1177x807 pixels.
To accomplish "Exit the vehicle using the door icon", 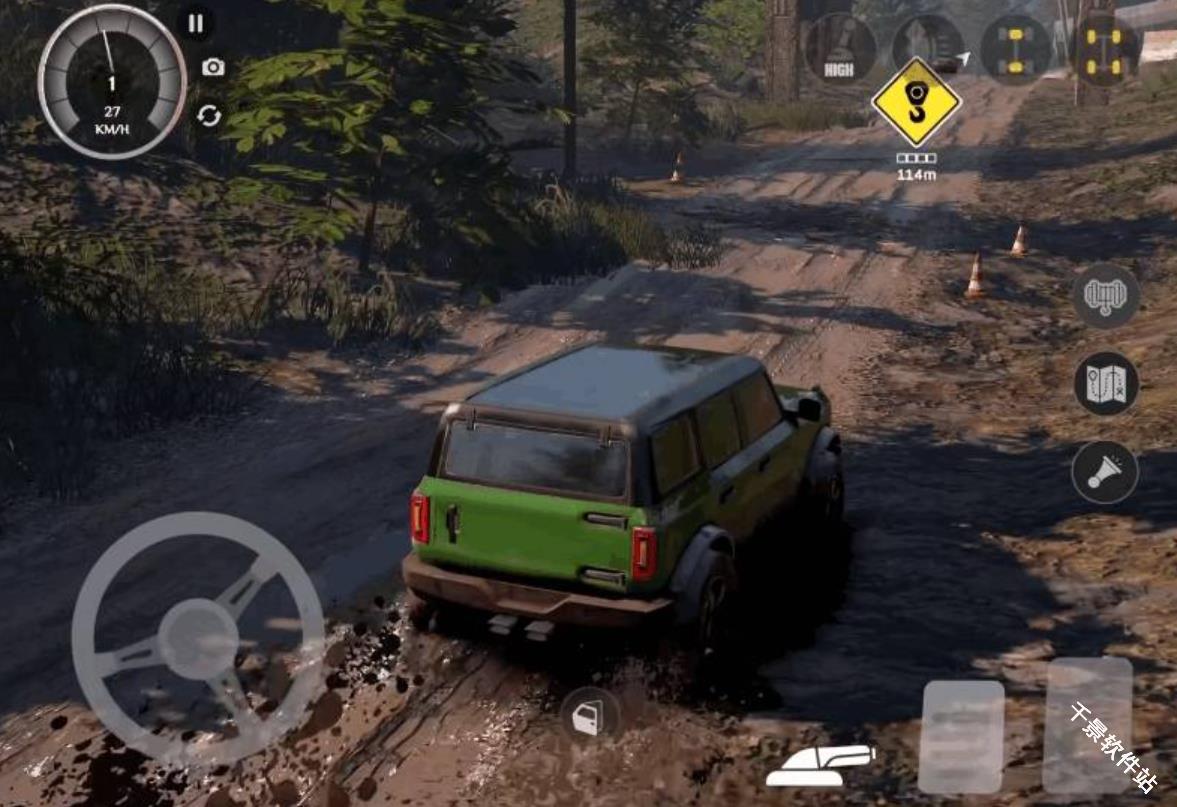I will click(x=587, y=718).
